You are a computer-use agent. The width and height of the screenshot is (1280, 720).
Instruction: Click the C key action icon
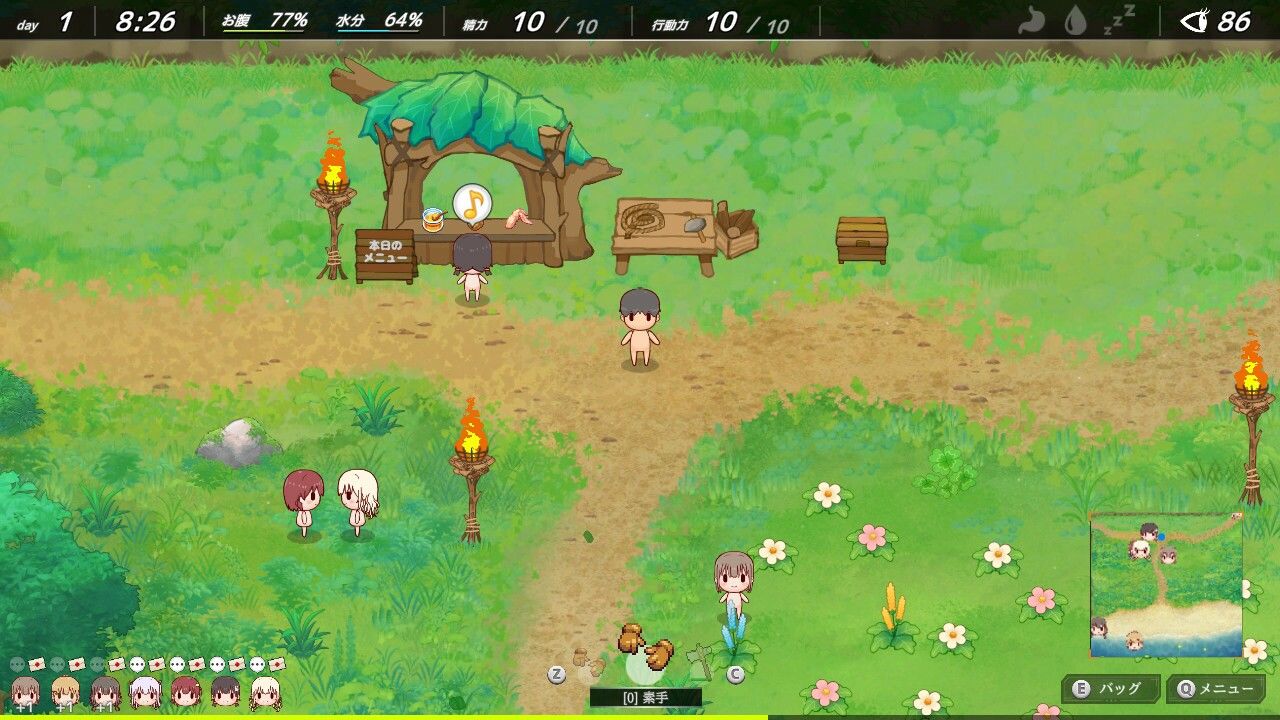[734, 673]
